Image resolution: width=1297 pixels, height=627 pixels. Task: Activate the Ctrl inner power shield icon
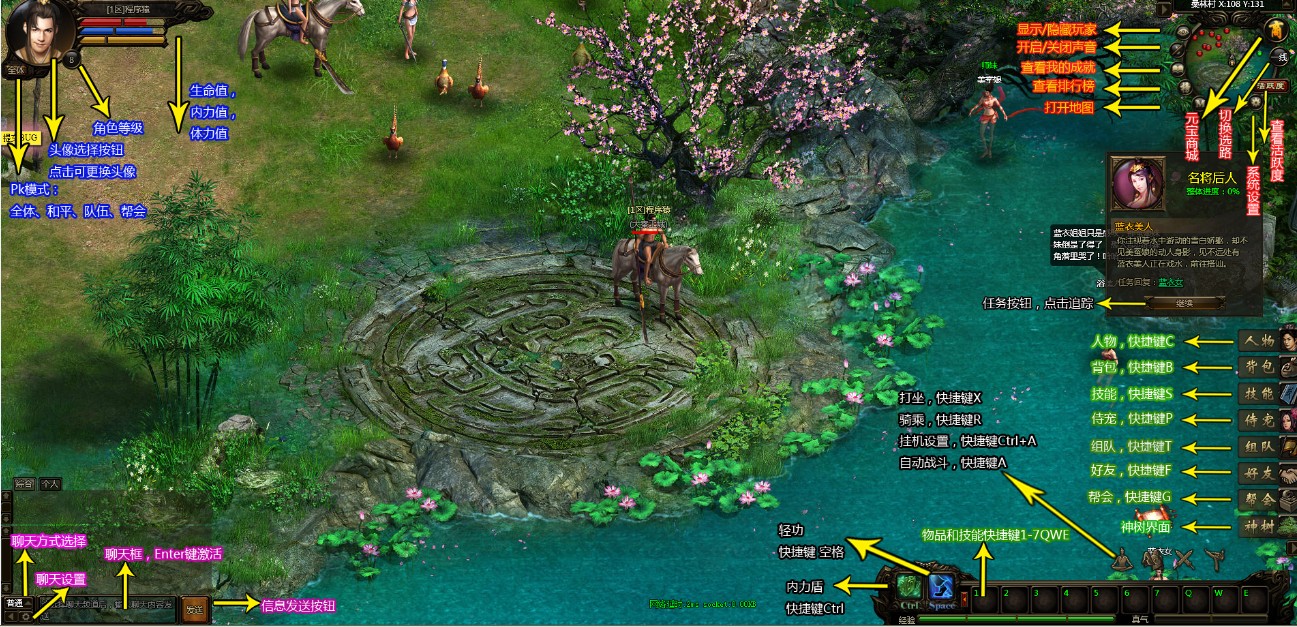coord(909,589)
